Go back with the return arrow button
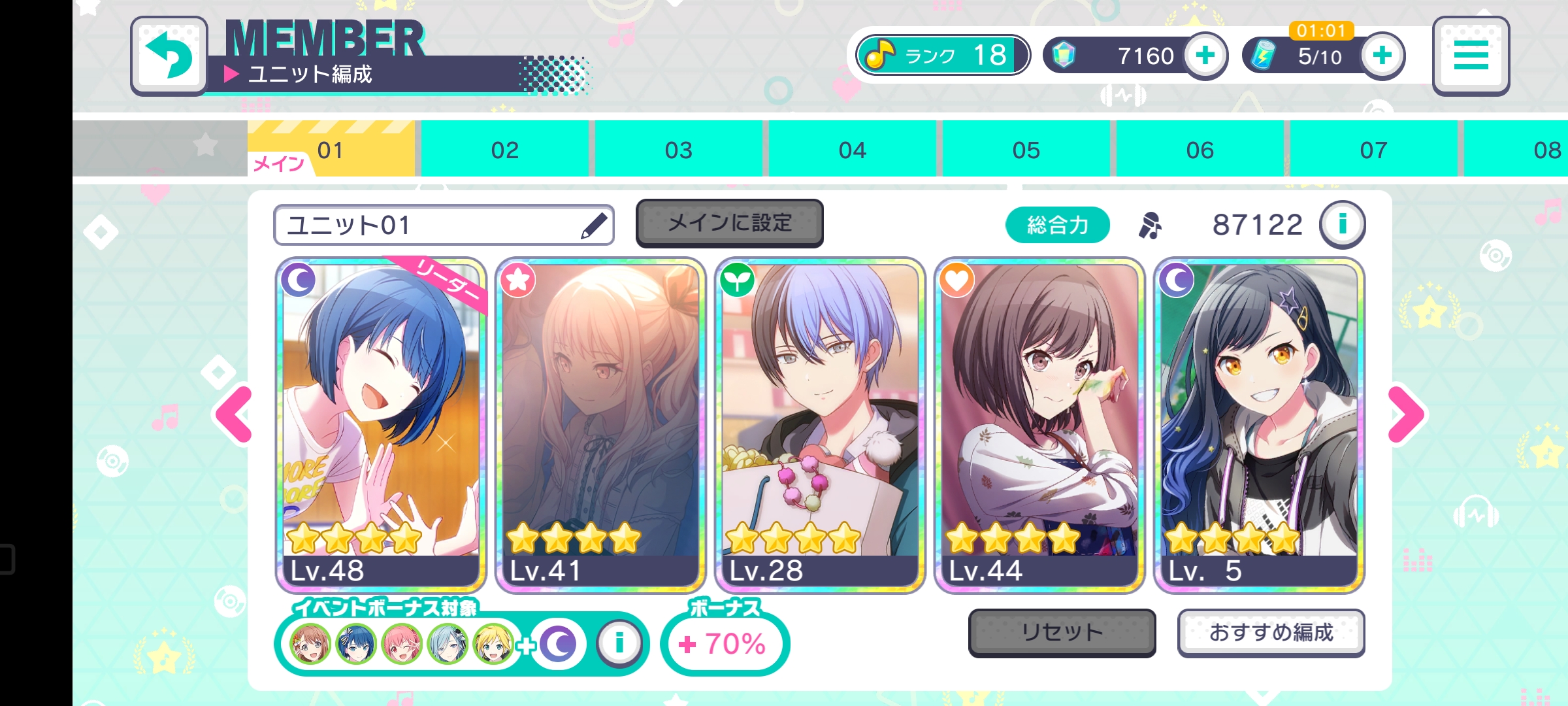The height and width of the screenshot is (706, 1568). point(169,56)
